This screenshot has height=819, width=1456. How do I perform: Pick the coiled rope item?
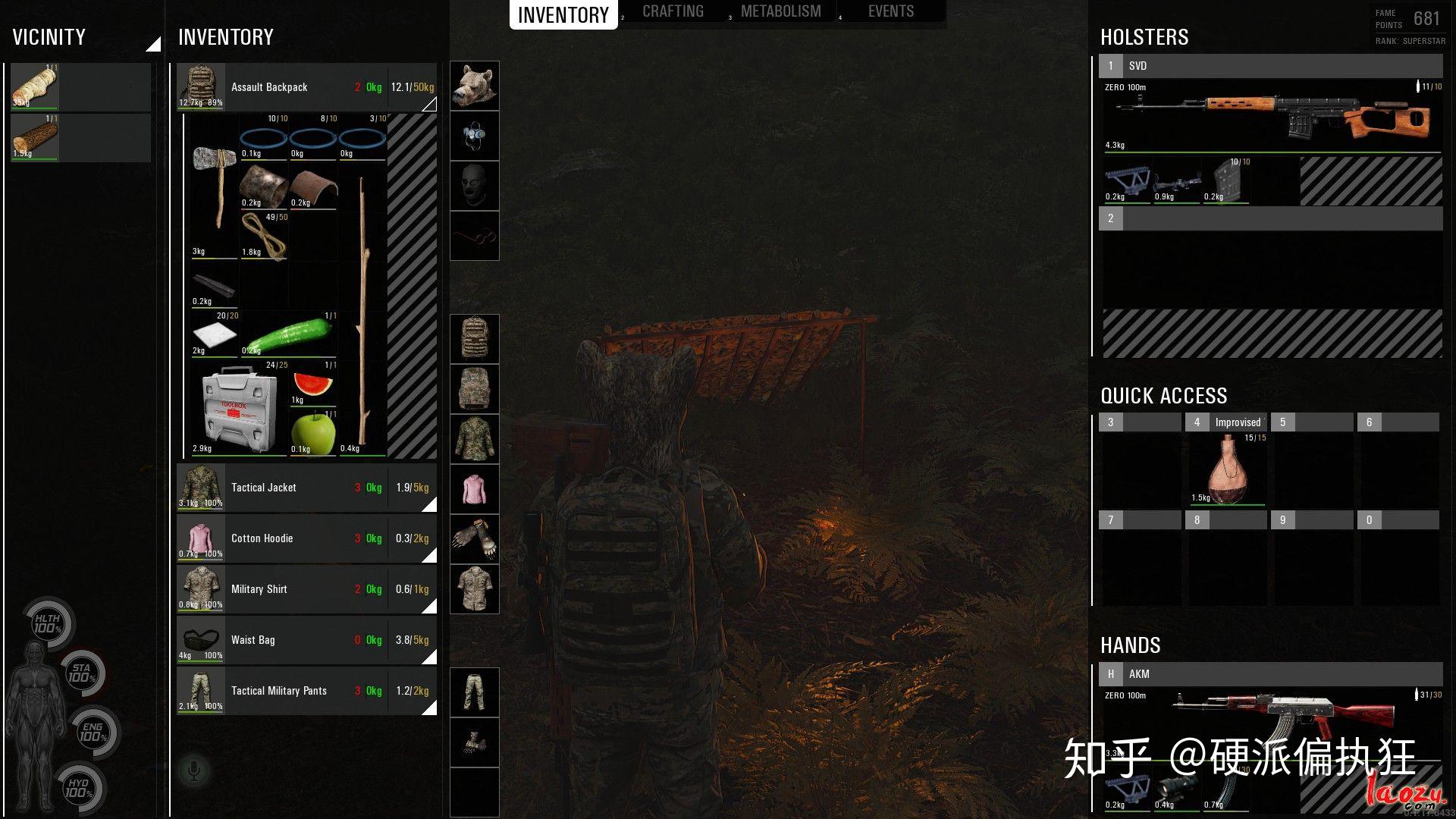click(x=263, y=234)
